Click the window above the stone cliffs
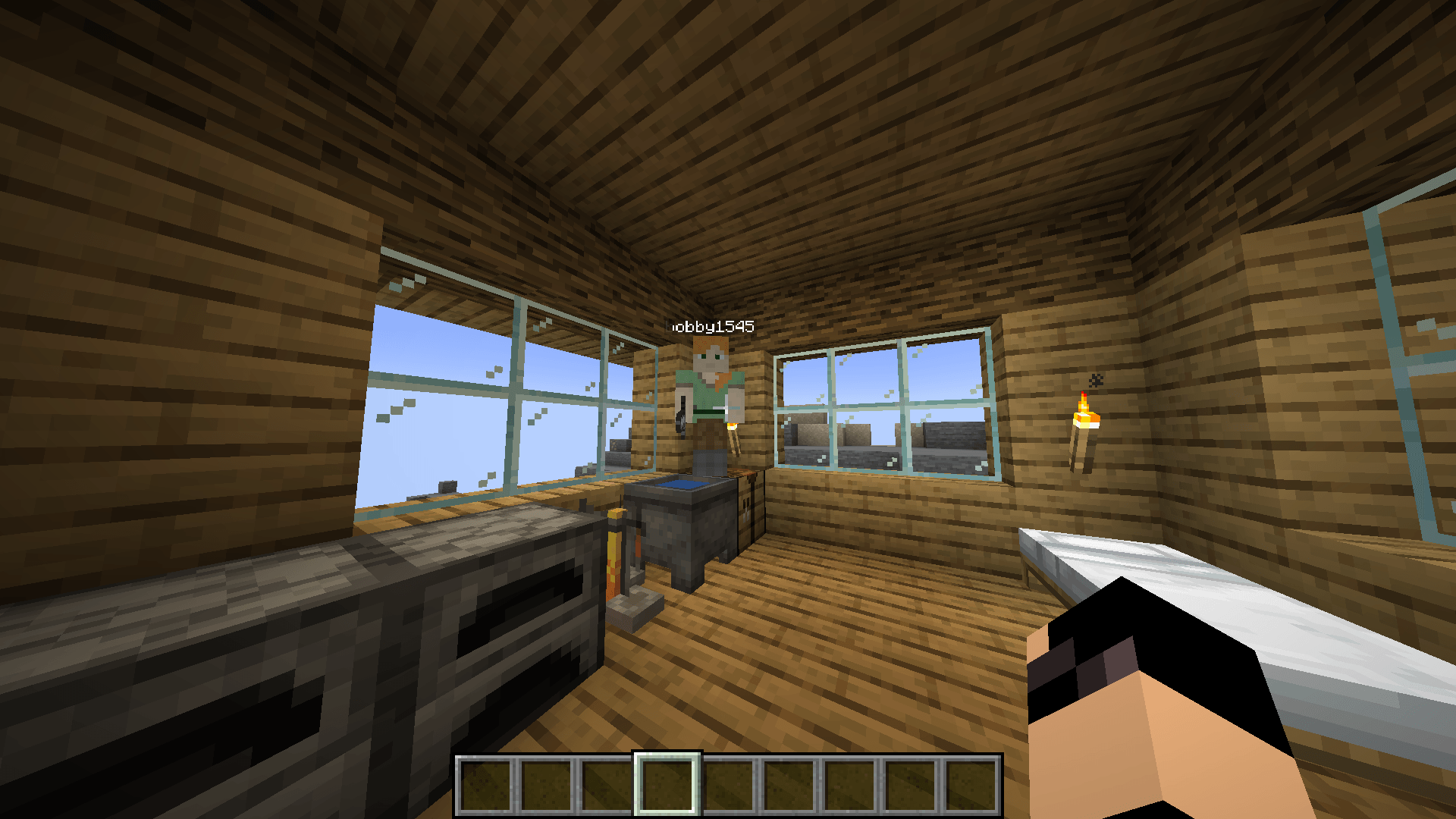This screenshot has width=1456, height=819. 880,402
